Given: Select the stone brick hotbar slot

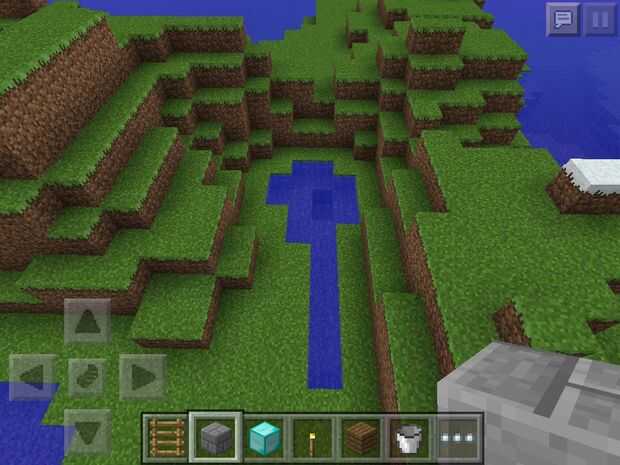Looking at the screenshot, I should coord(215,437).
